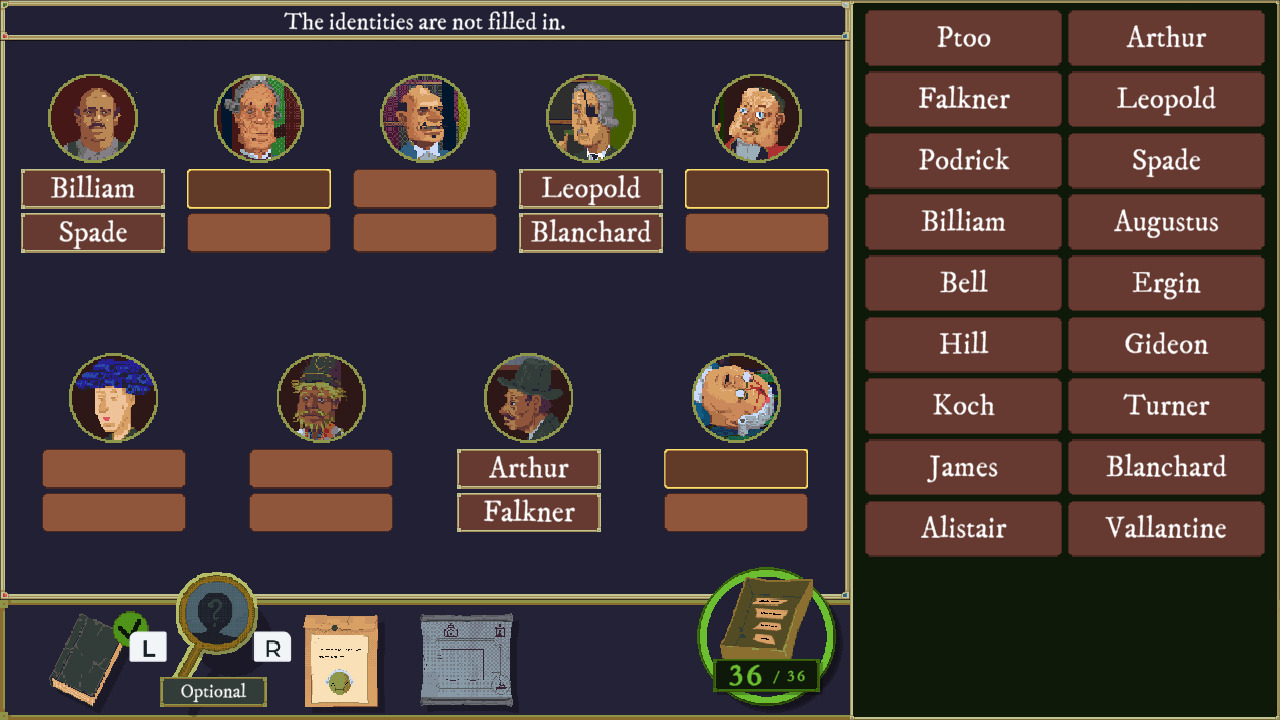The image size is (1280, 720).
Task: Select the Vallantine name tile
Action: click(1166, 529)
